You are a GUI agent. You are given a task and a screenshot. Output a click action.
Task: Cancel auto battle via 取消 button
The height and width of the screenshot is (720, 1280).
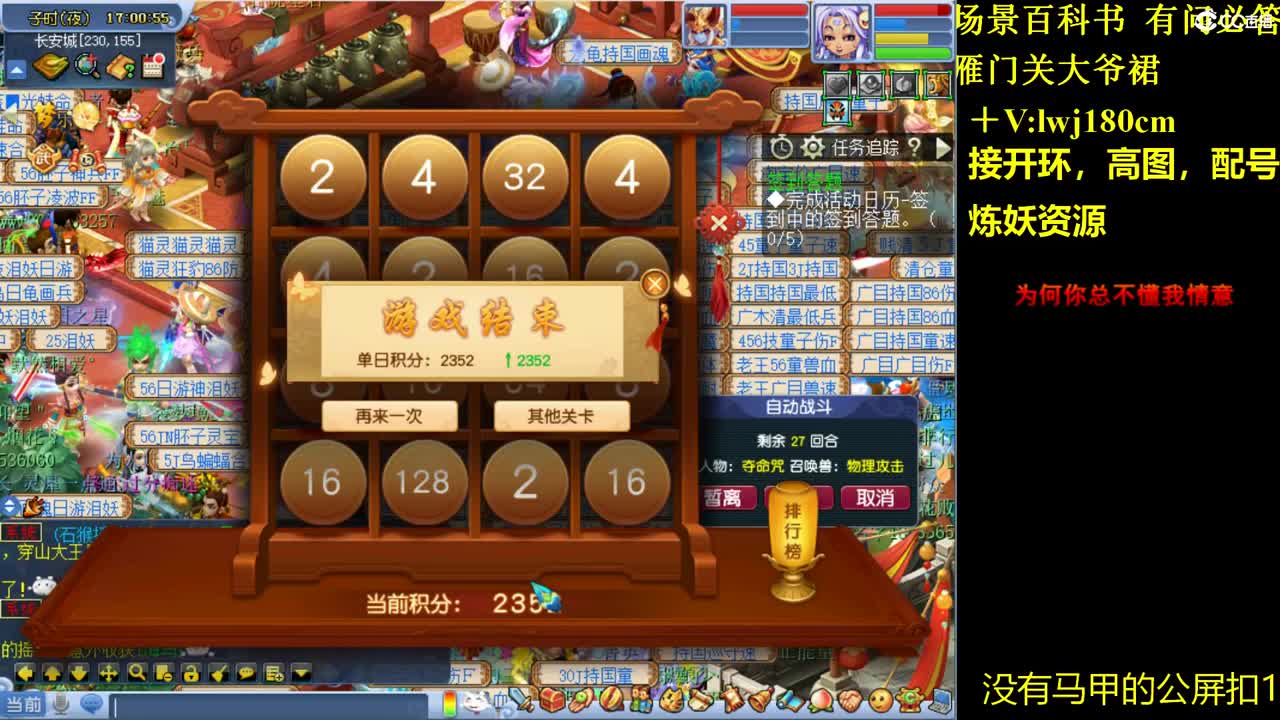[875, 499]
